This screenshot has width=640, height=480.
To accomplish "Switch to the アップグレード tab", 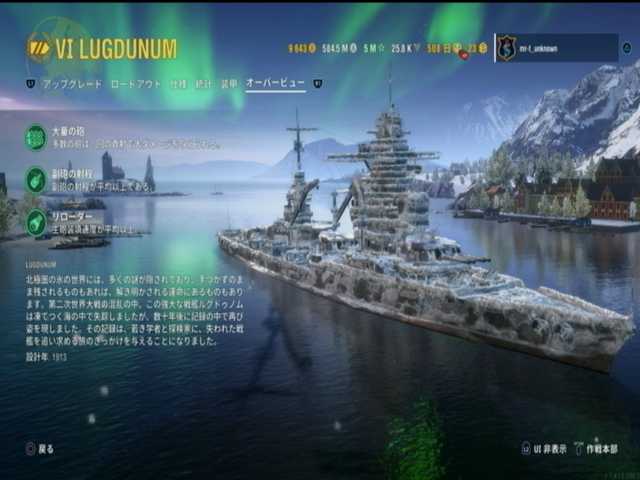I will coord(71,85).
